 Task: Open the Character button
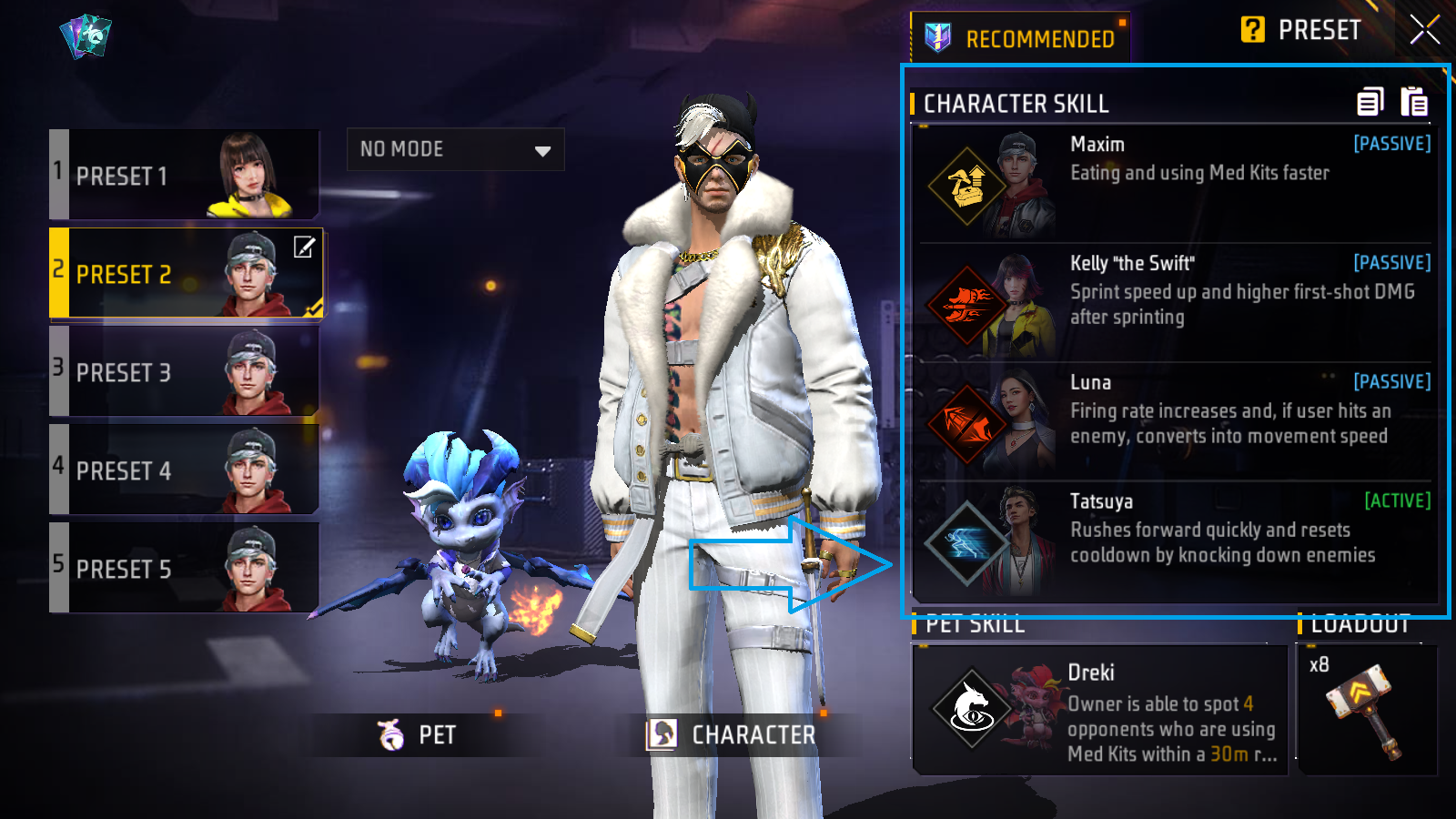coord(733,734)
